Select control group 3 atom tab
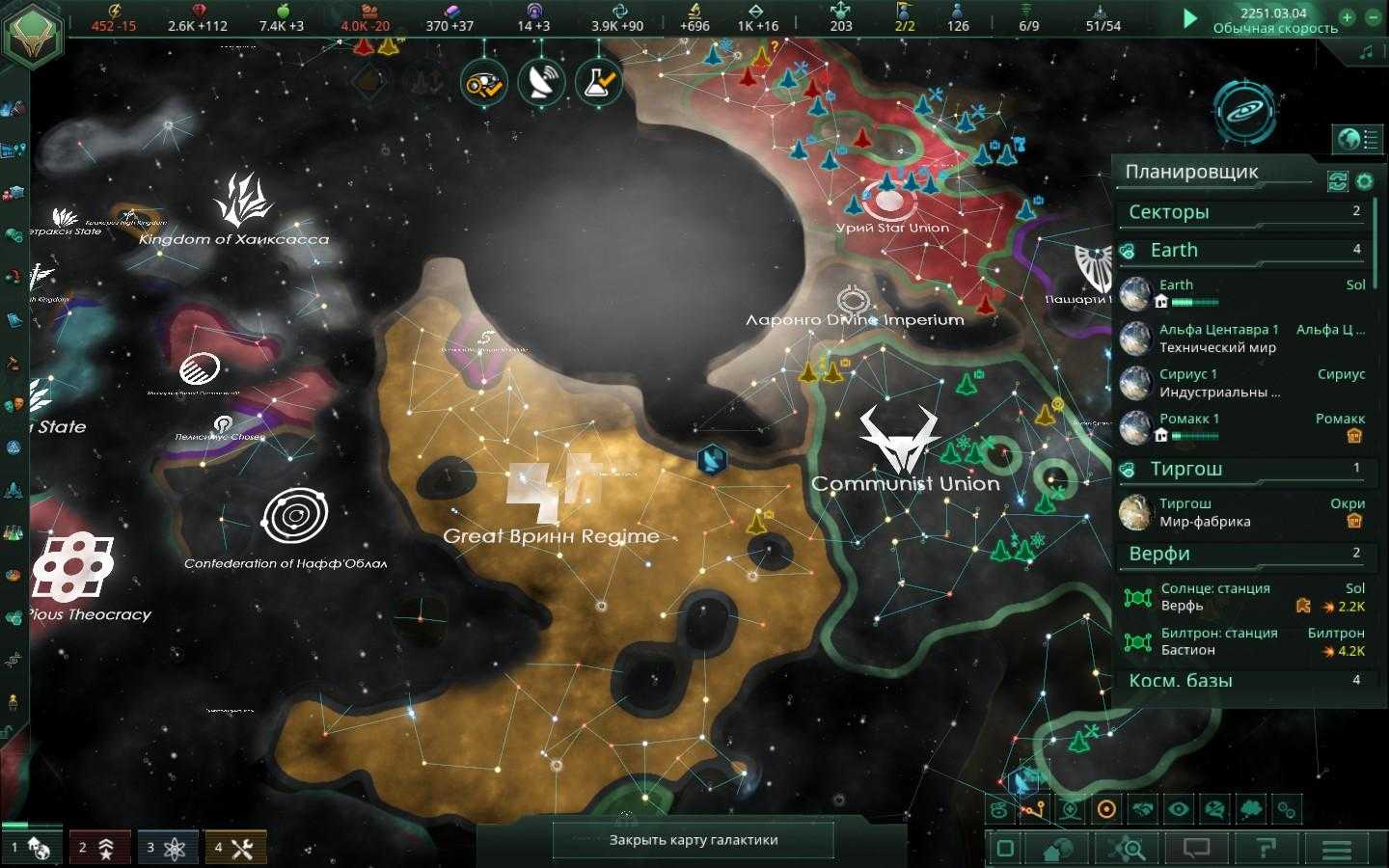Image resolution: width=1389 pixels, height=868 pixels. tap(168, 848)
